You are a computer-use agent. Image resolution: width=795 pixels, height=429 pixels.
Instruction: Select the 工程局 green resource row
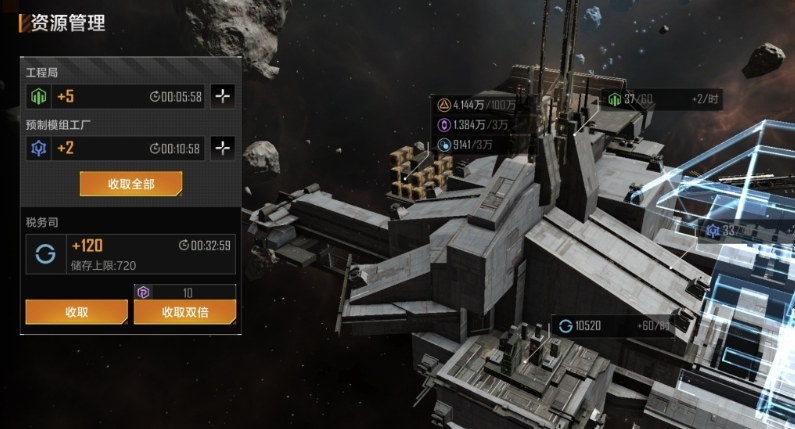115,97
